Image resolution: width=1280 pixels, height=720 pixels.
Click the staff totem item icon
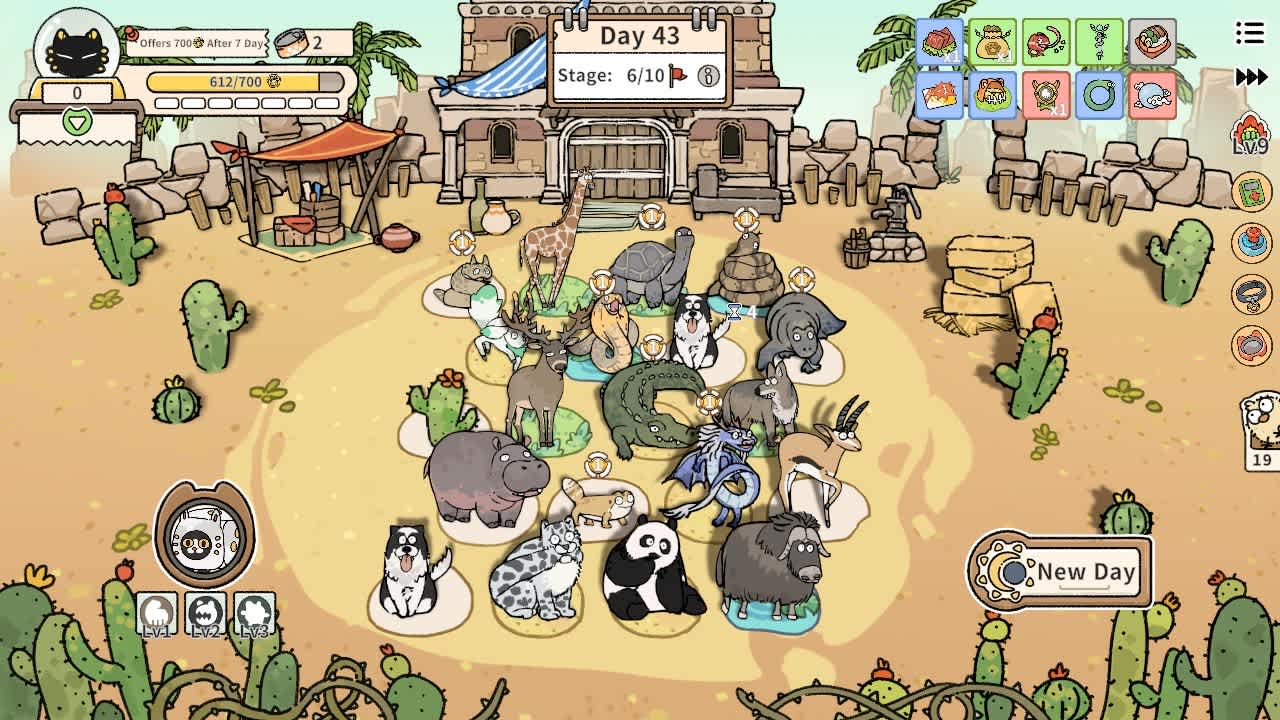(1100, 42)
